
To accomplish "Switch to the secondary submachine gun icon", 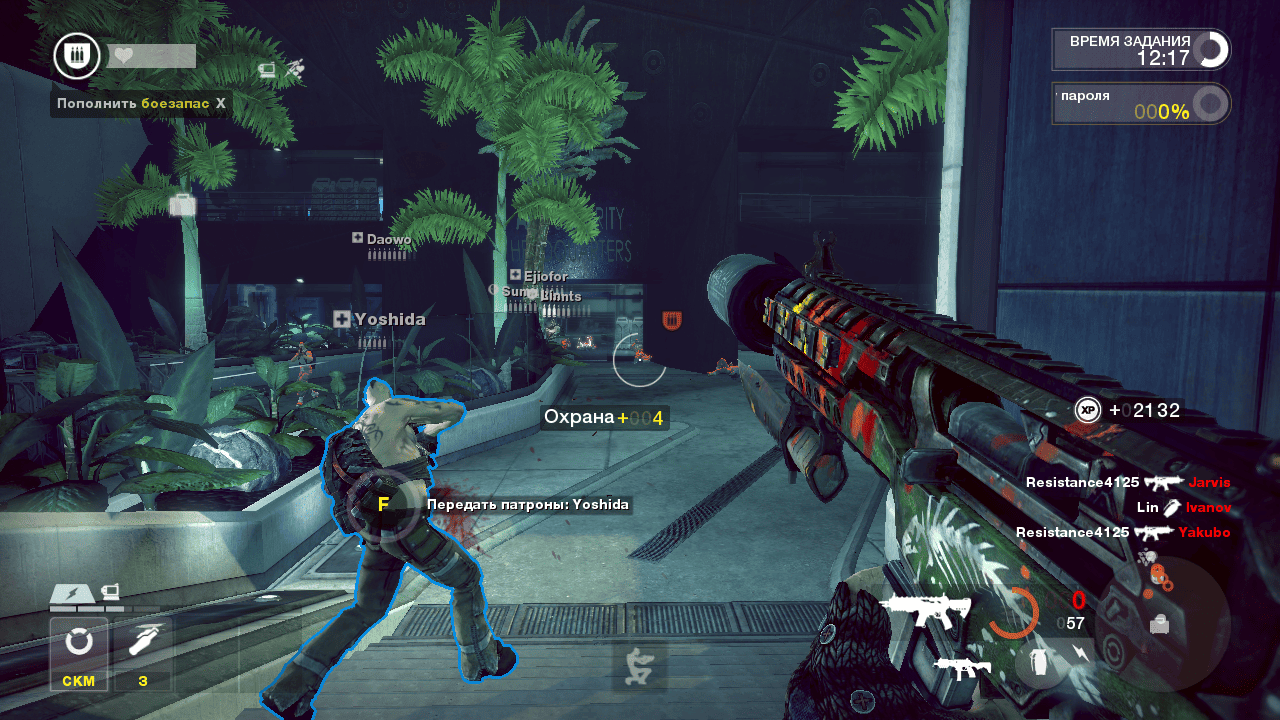I will tap(962, 667).
